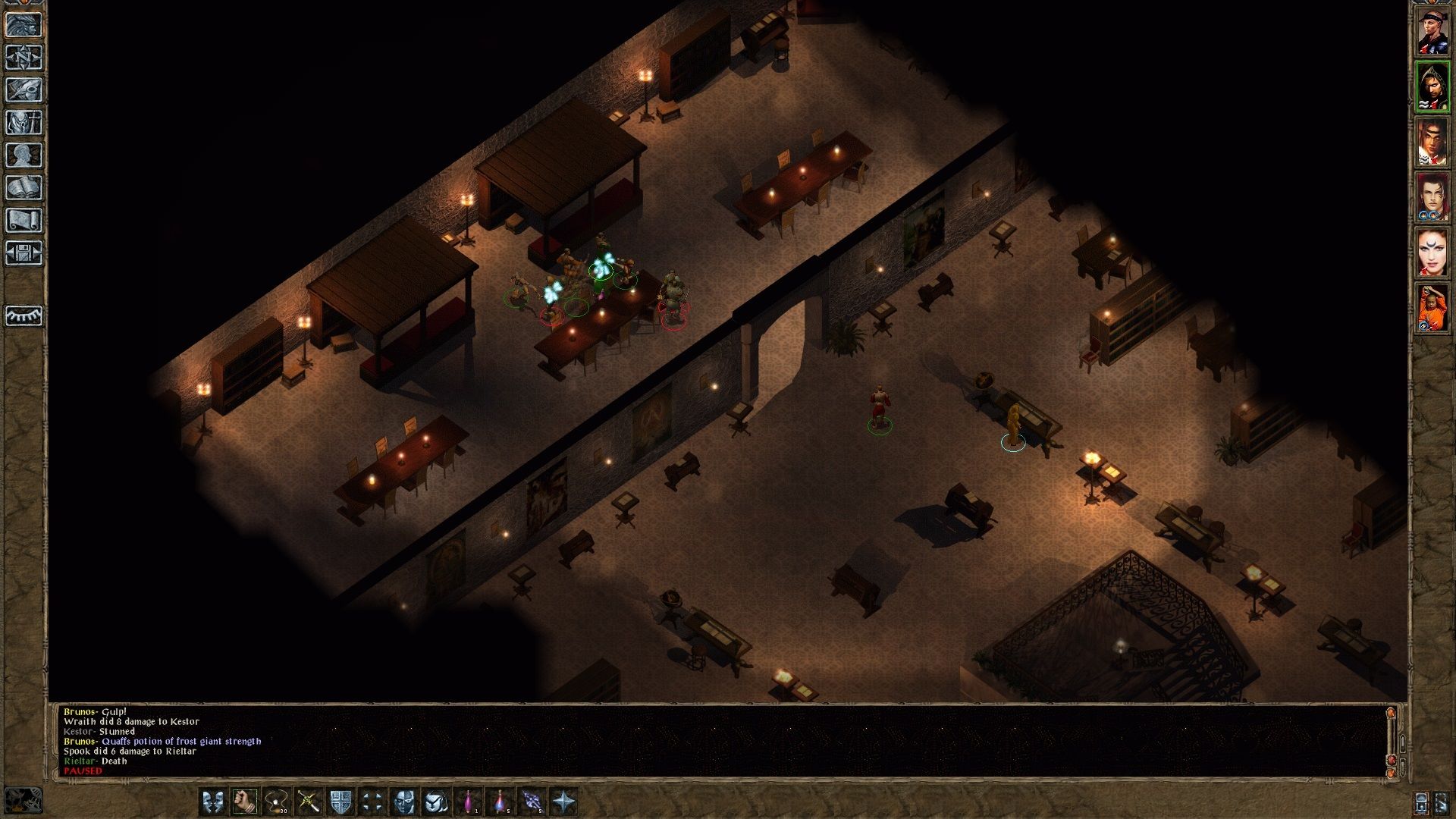Click the crossed swords attack button
Viewport: 1456px width, 819px height.
click(x=309, y=802)
